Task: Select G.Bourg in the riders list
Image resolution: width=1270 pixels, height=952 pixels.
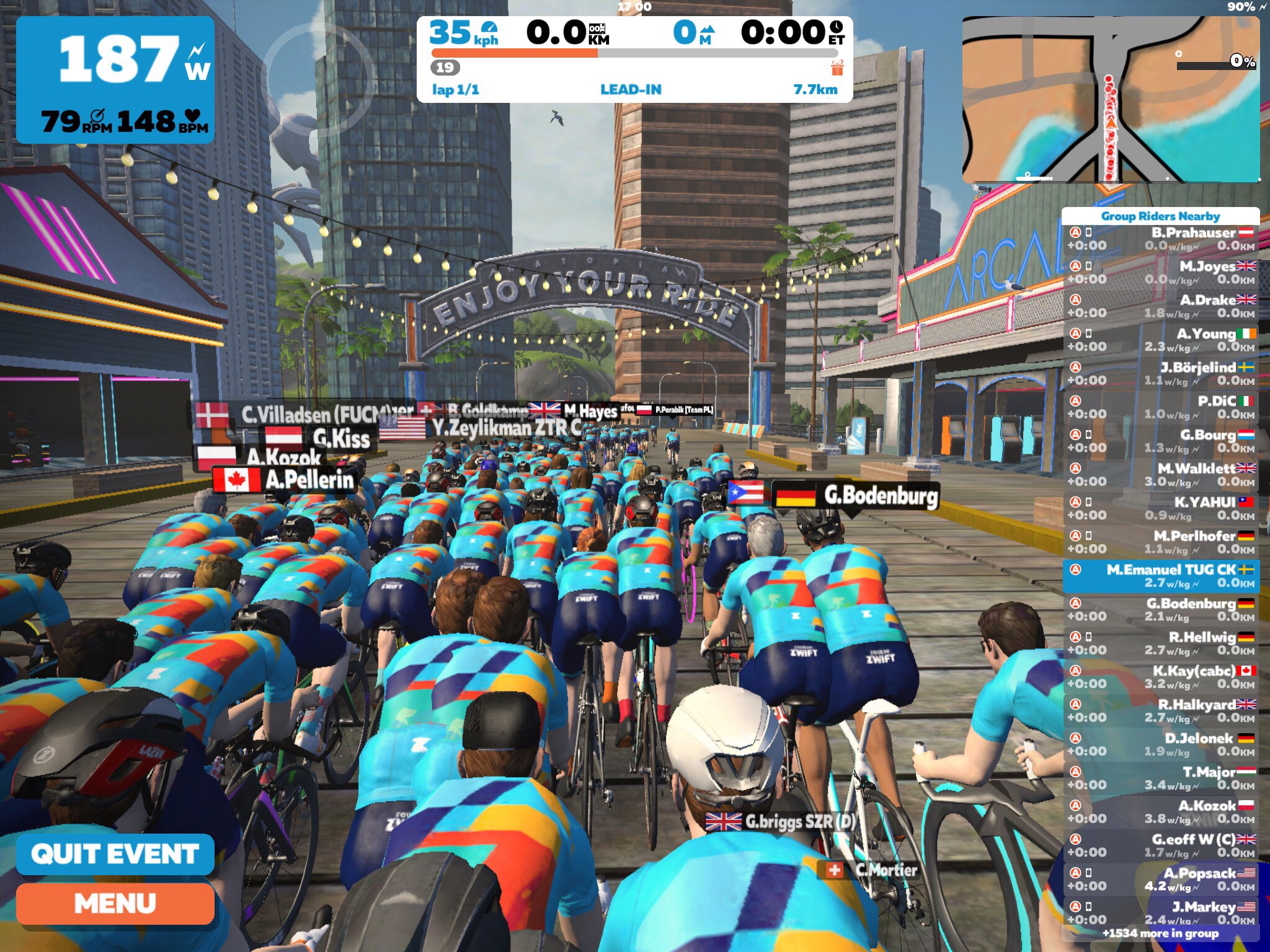Action: tap(1161, 441)
